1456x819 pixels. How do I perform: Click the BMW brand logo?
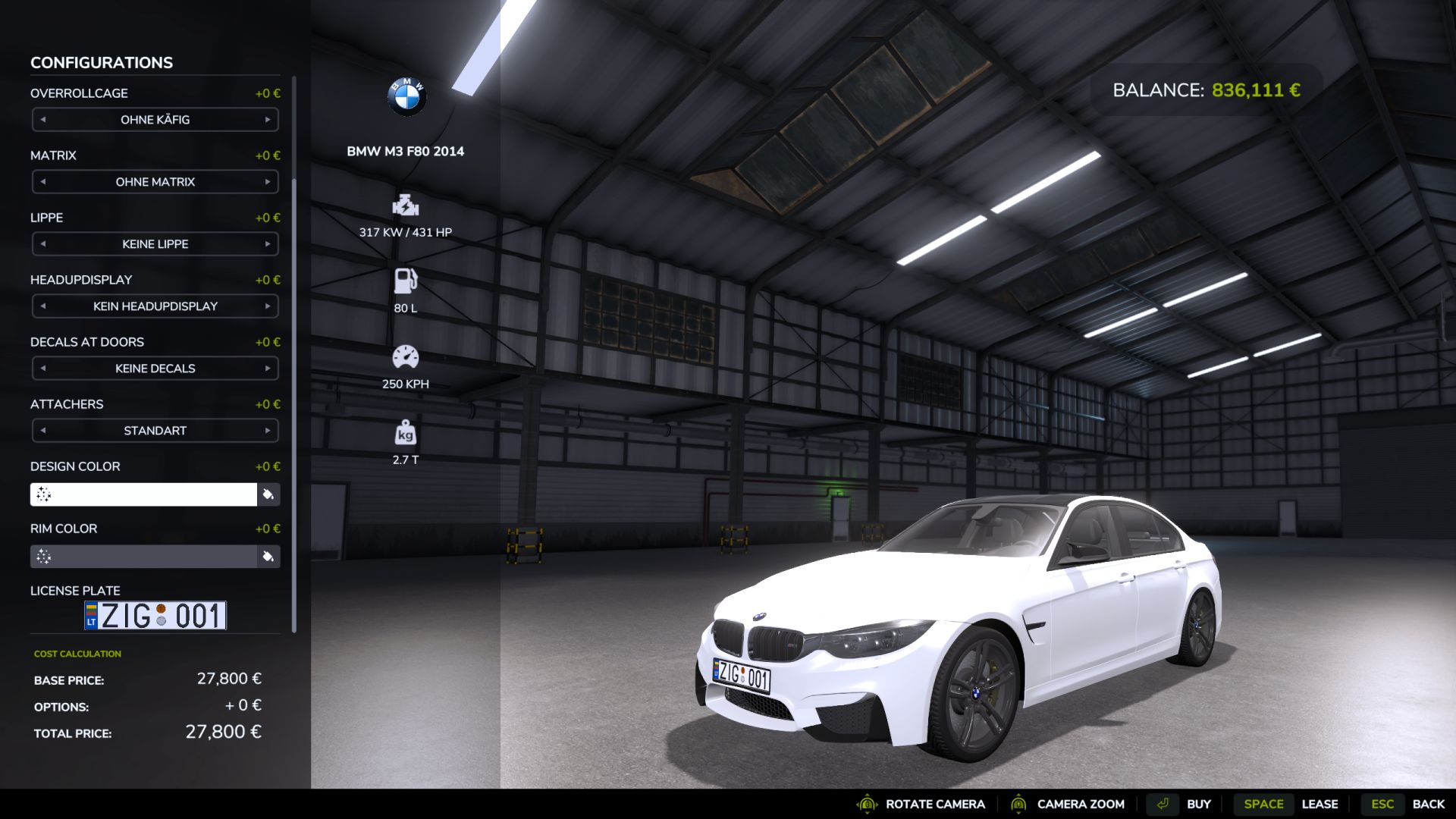[x=406, y=95]
